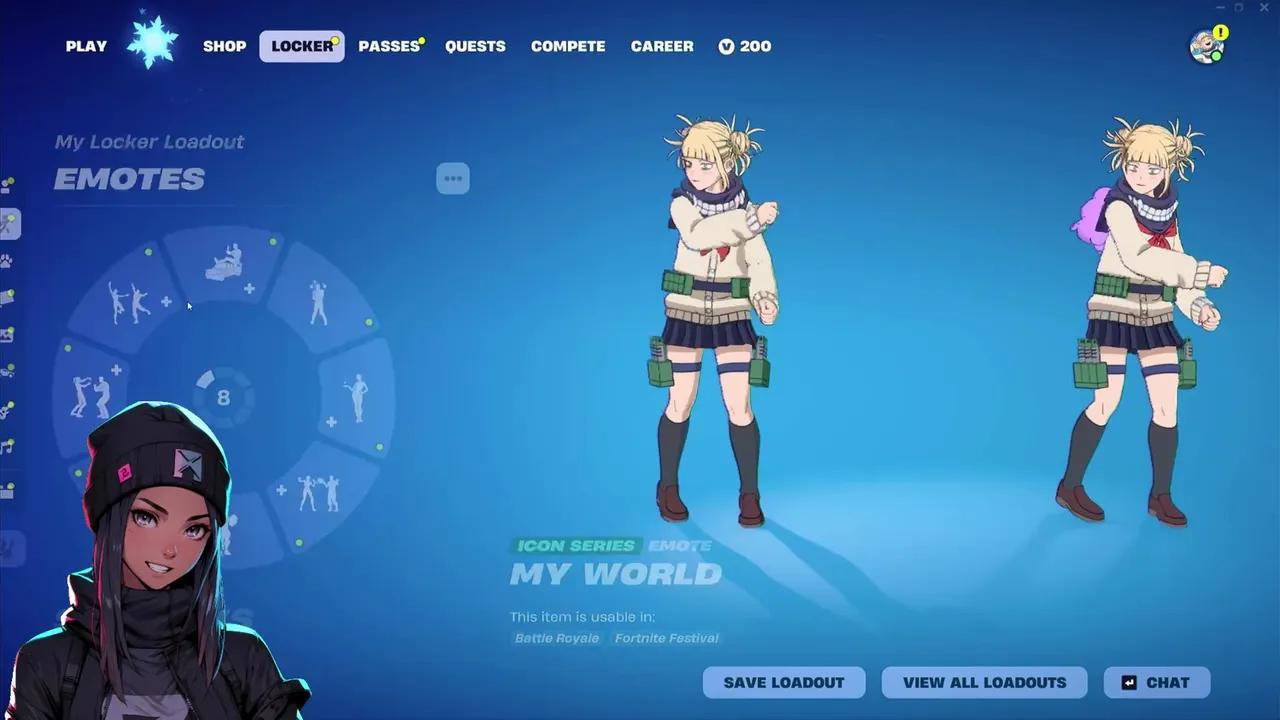Screen dimensions: 1280x720
Task: Click the center of the emote wheel showing 8
Action: point(222,397)
